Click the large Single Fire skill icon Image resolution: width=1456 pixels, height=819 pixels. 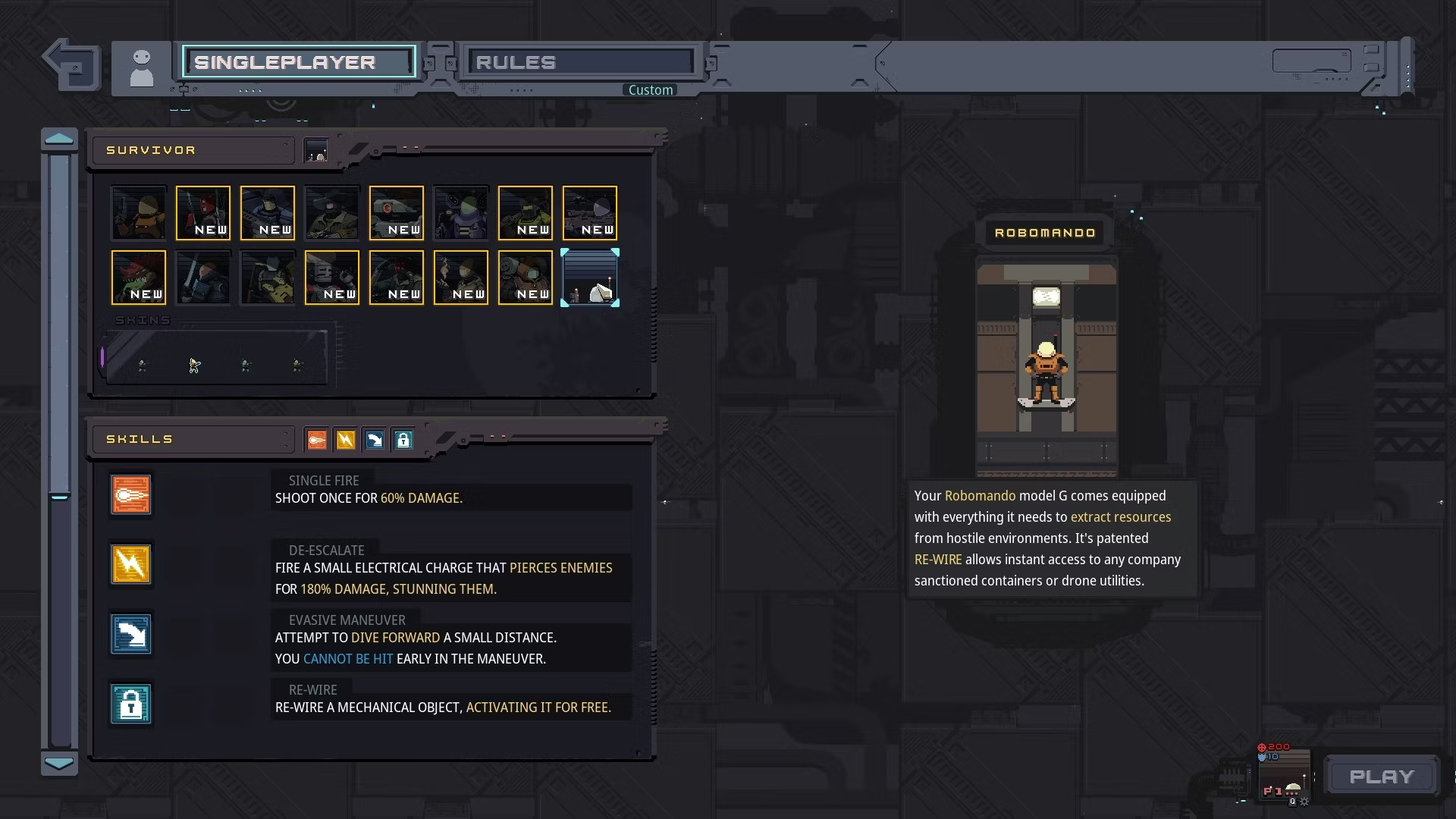pyautogui.click(x=131, y=495)
